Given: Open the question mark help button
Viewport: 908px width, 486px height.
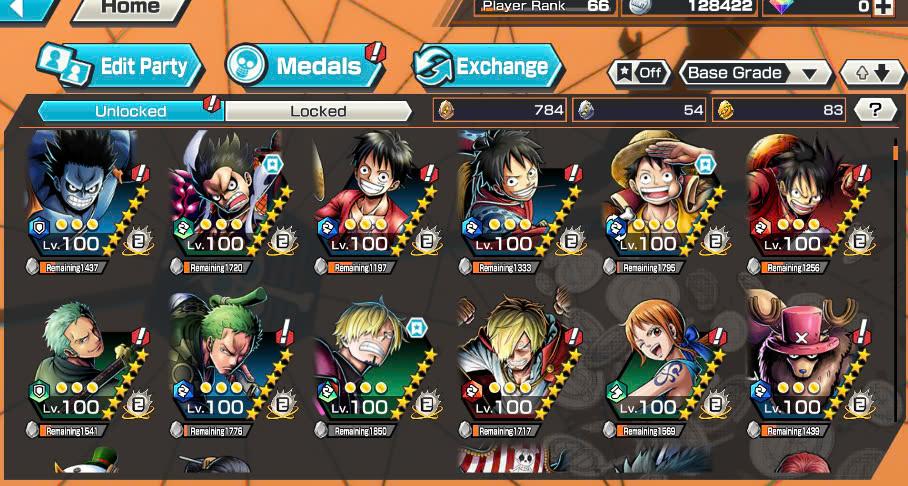Looking at the screenshot, I should (875, 110).
